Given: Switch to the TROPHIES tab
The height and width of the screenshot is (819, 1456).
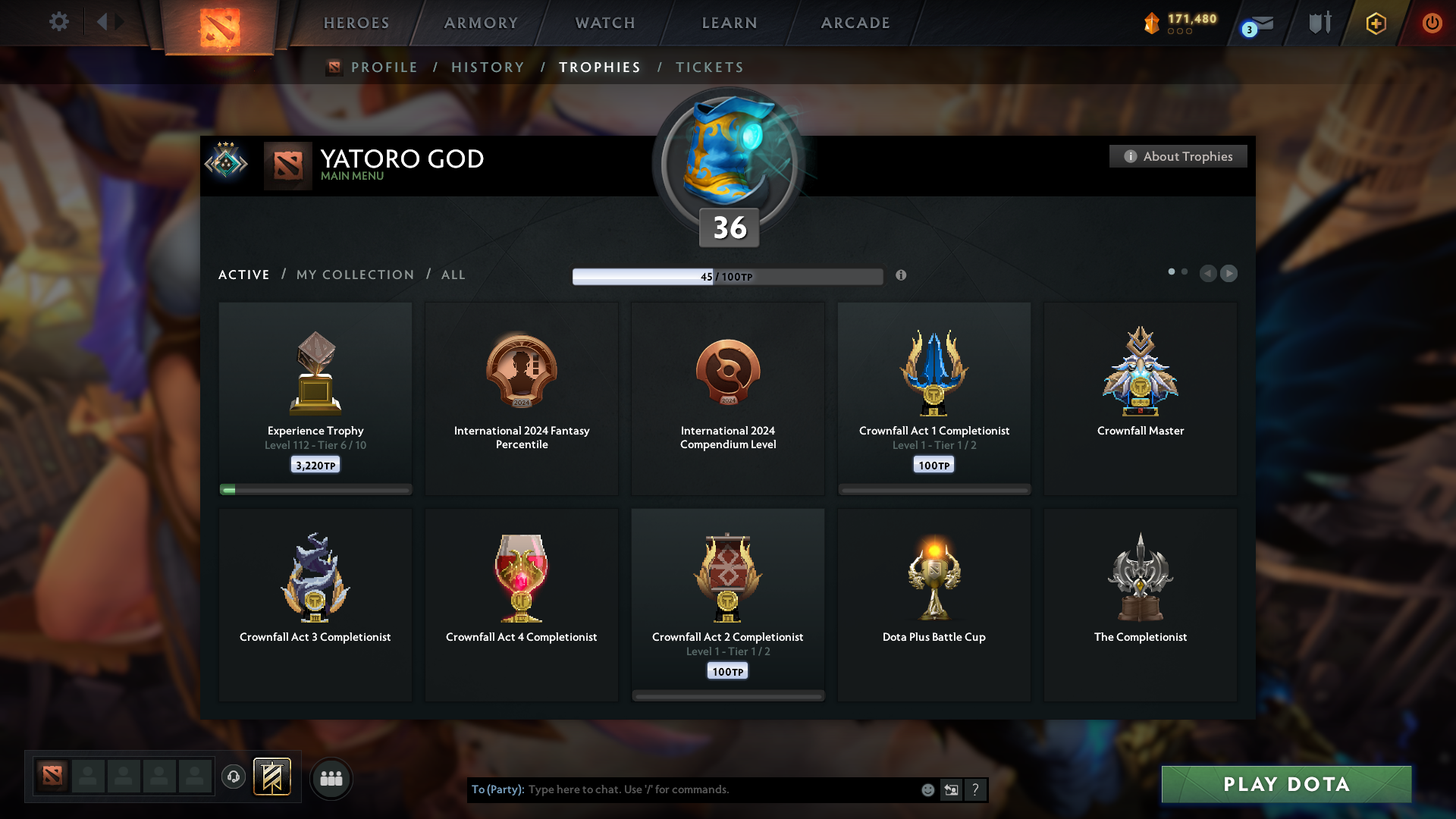Looking at the screenshot, I should pyautogui.click(x=599, y=67).
